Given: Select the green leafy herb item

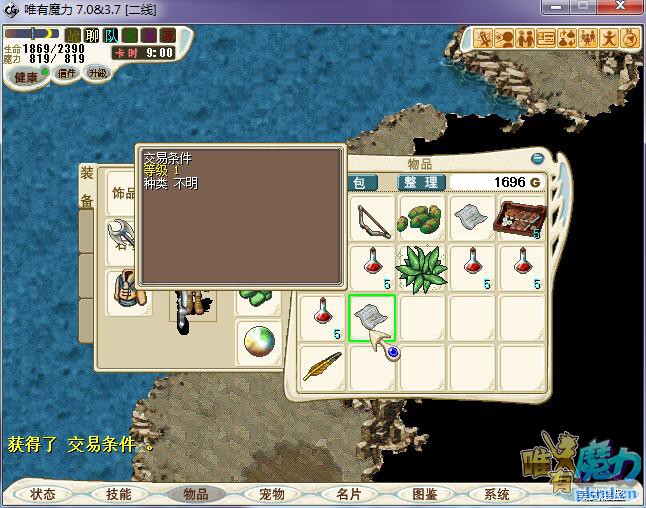Looking at the screenshot, I should point(422,268).
